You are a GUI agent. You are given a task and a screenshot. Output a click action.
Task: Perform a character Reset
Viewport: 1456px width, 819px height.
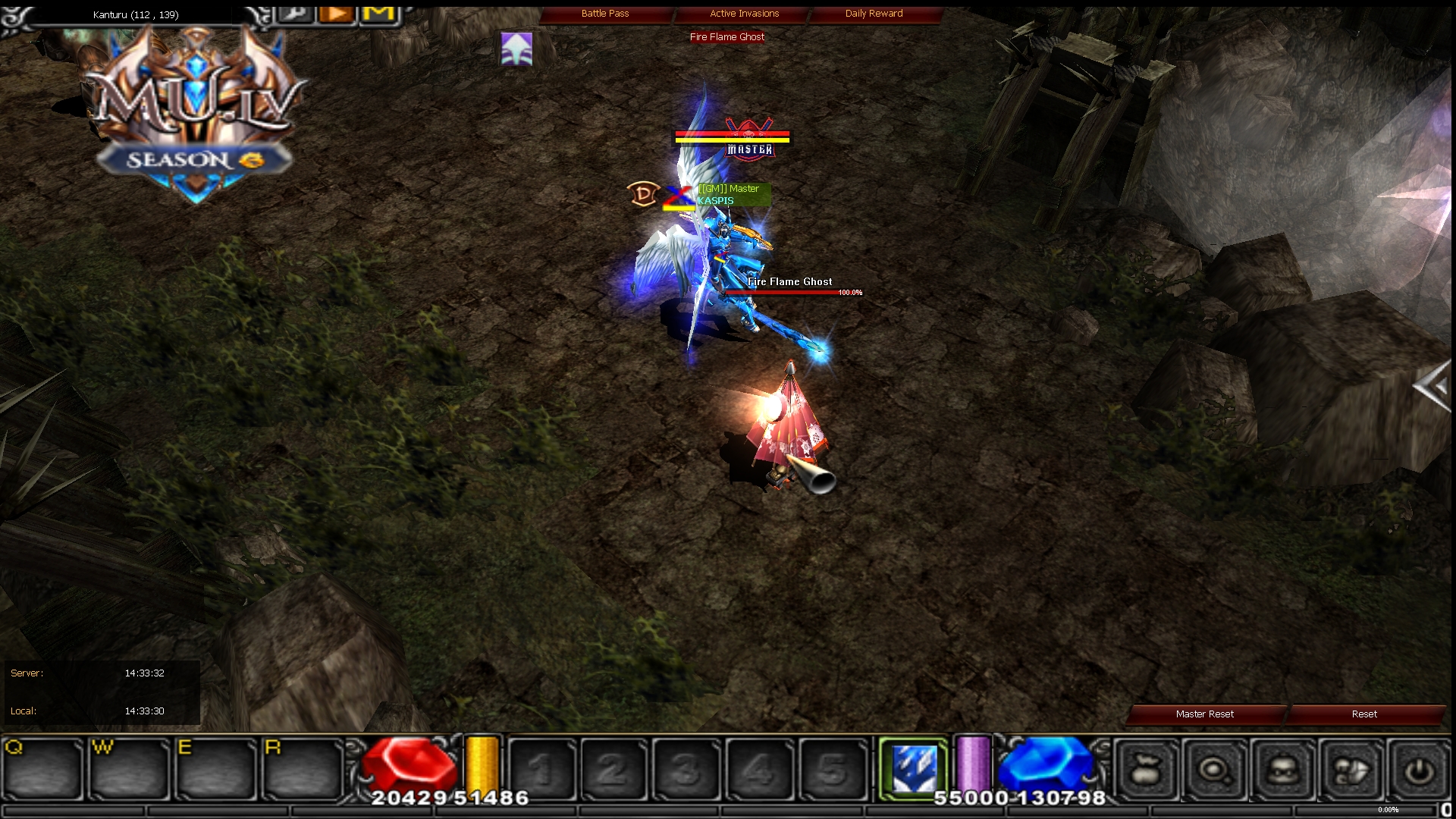pos(1363,714)
